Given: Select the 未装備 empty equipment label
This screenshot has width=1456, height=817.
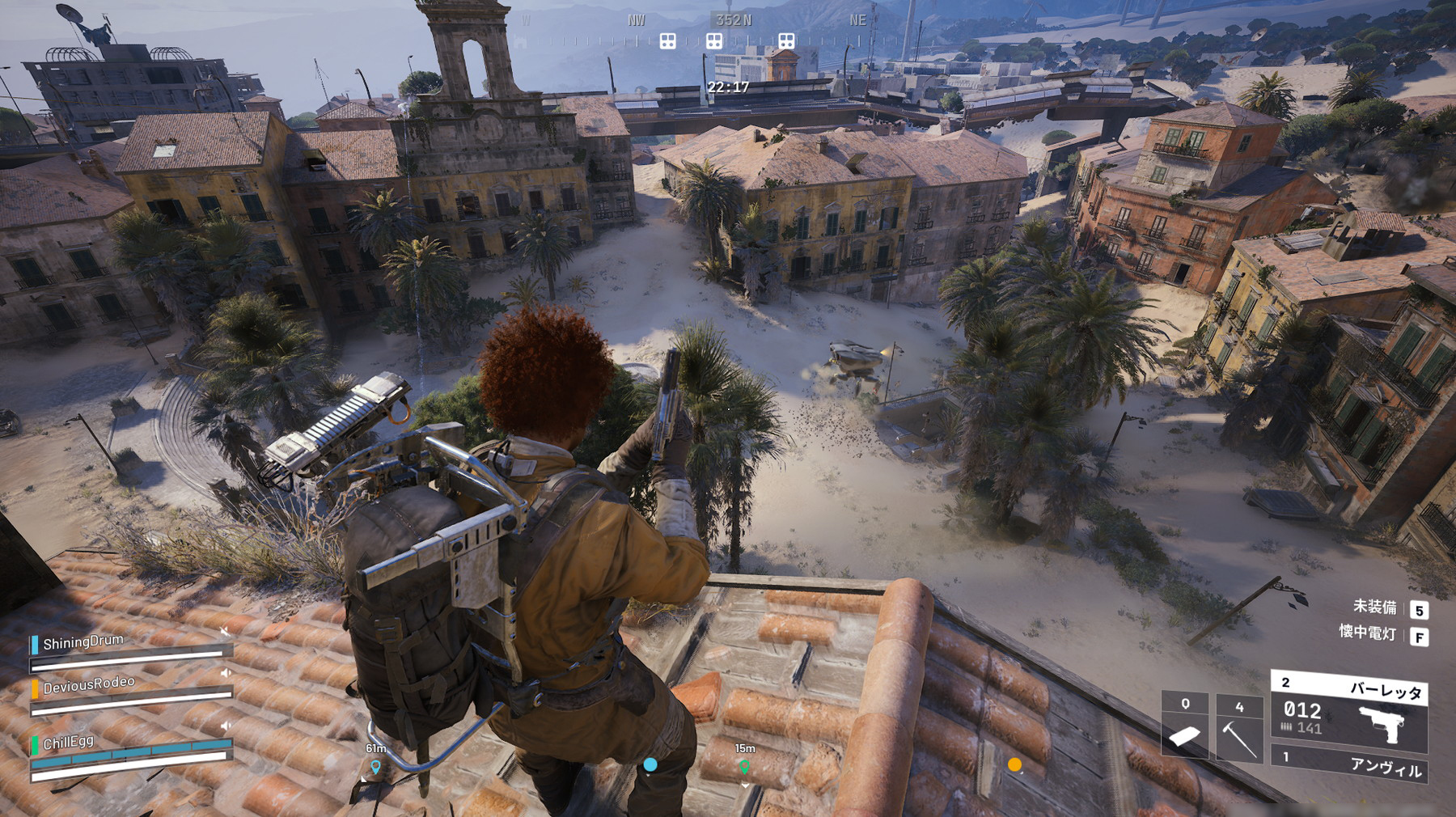Looking at the screenshot, I should click(1374, 607).
